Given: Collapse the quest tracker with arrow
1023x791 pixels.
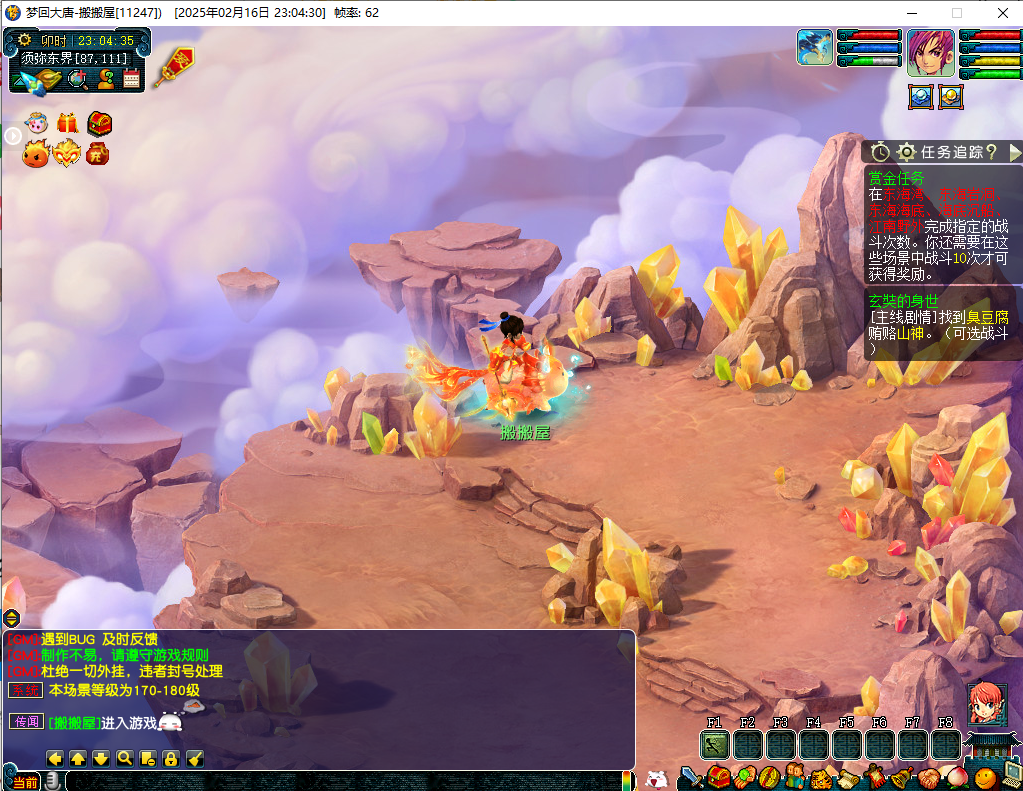Looking at the screenshot, I should (x=1014, y=152).
